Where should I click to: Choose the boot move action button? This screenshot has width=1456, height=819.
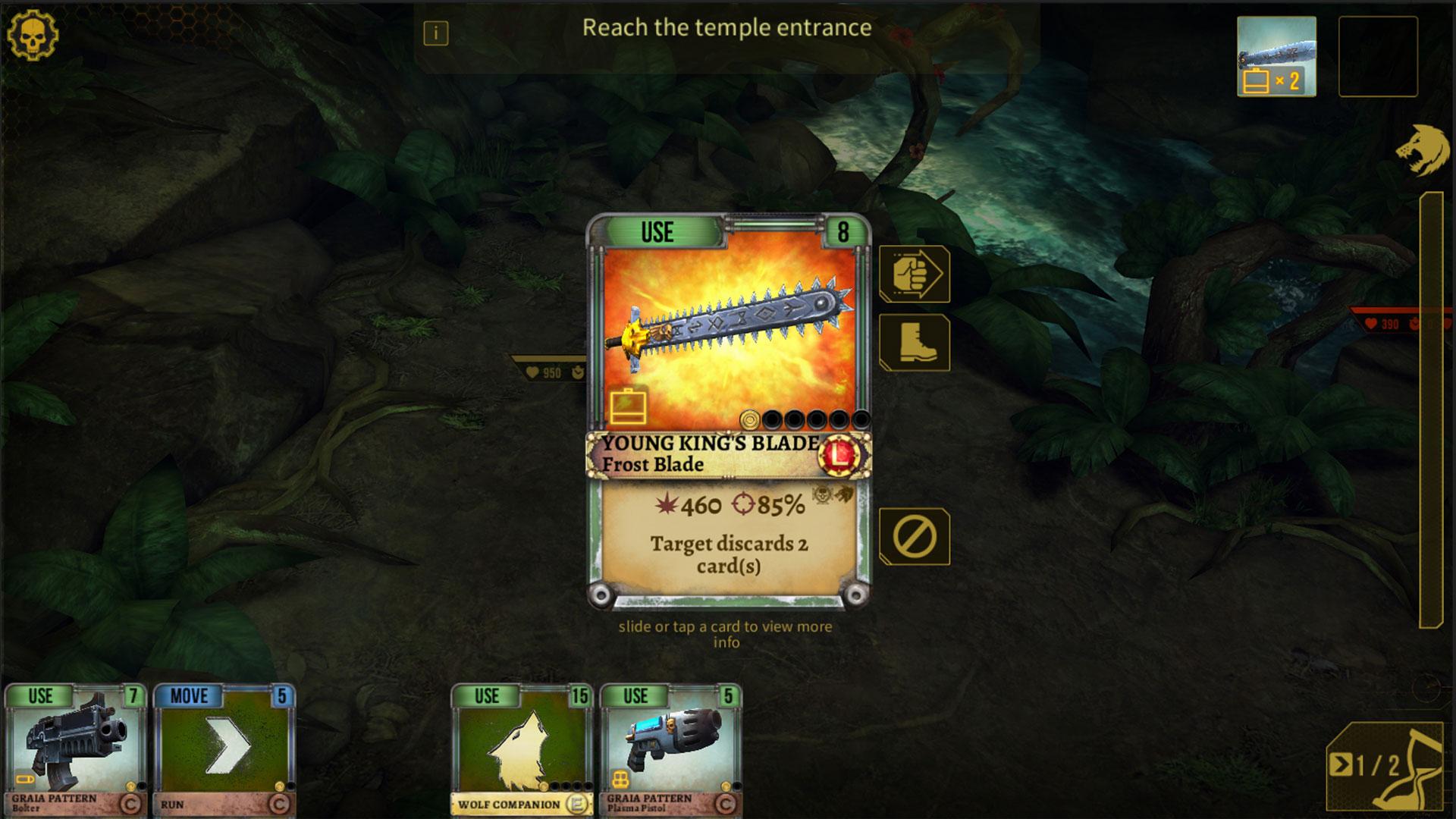tap(914, 343)
